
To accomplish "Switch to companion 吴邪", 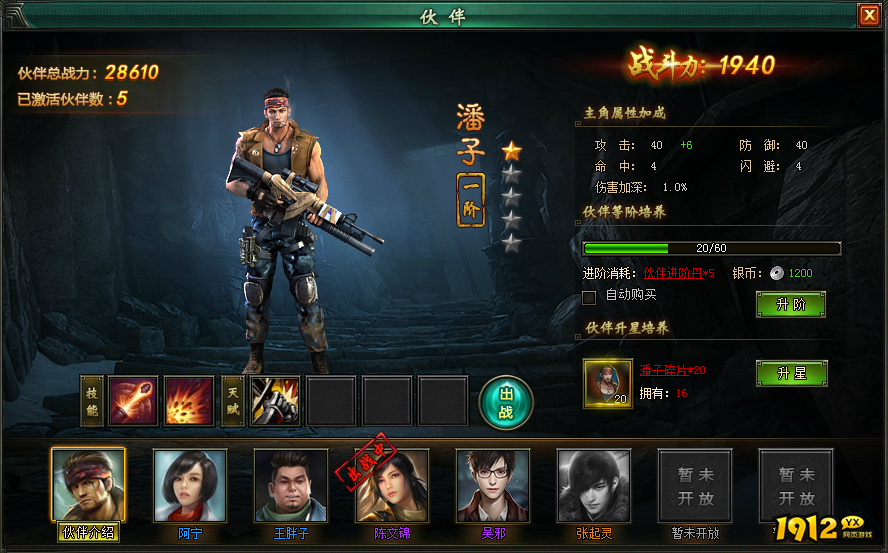I will 493,485.
